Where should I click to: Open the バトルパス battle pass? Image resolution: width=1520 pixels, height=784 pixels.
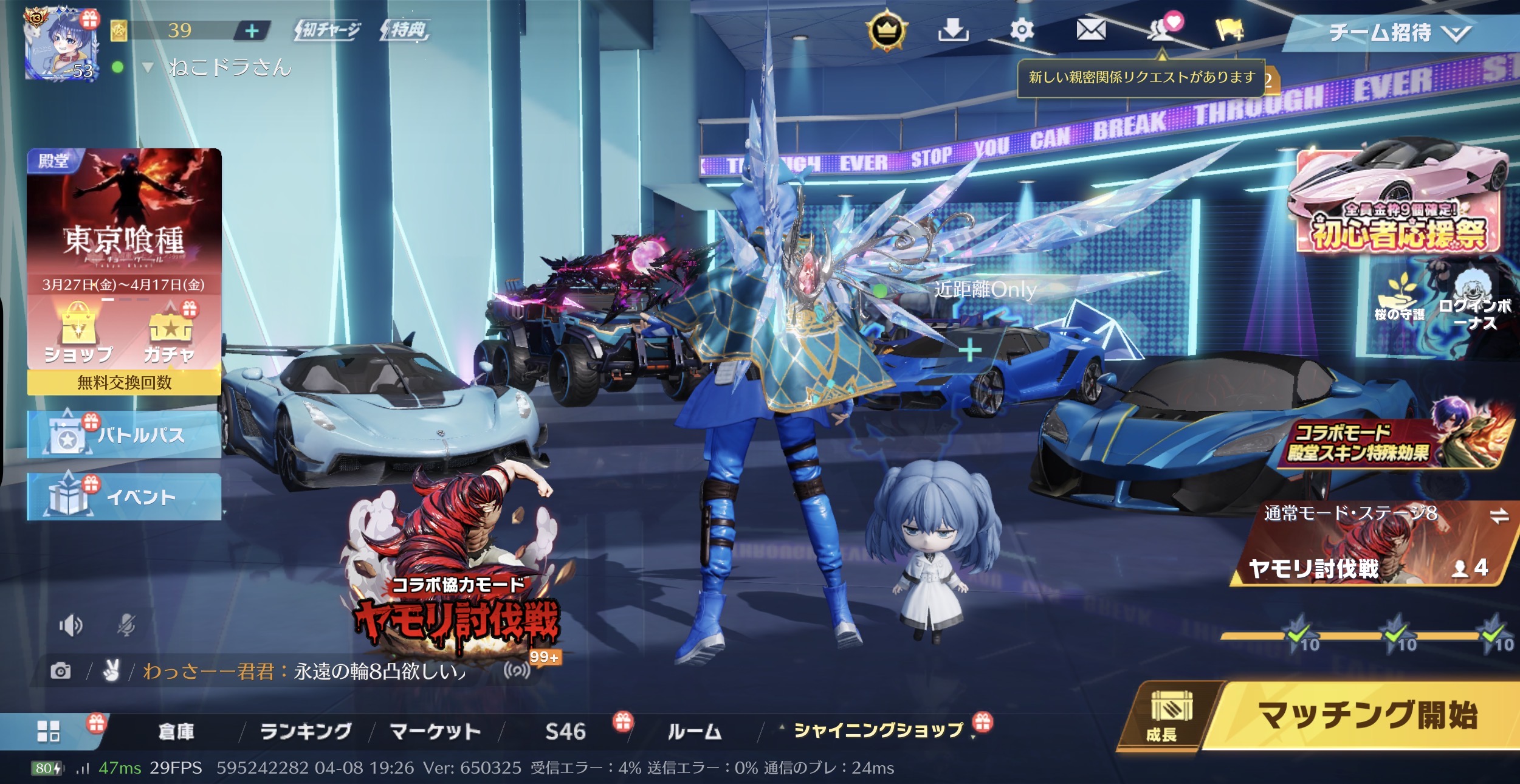(124, 435)
